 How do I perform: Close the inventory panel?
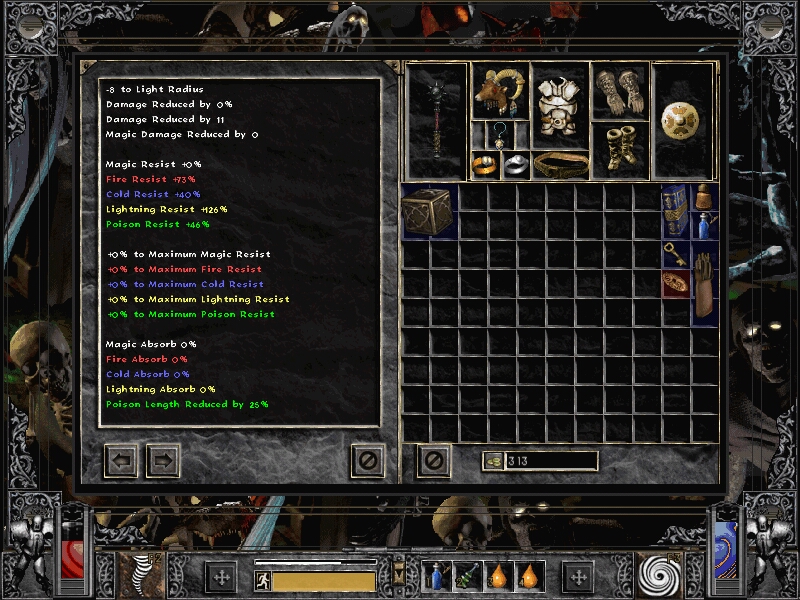434,461
